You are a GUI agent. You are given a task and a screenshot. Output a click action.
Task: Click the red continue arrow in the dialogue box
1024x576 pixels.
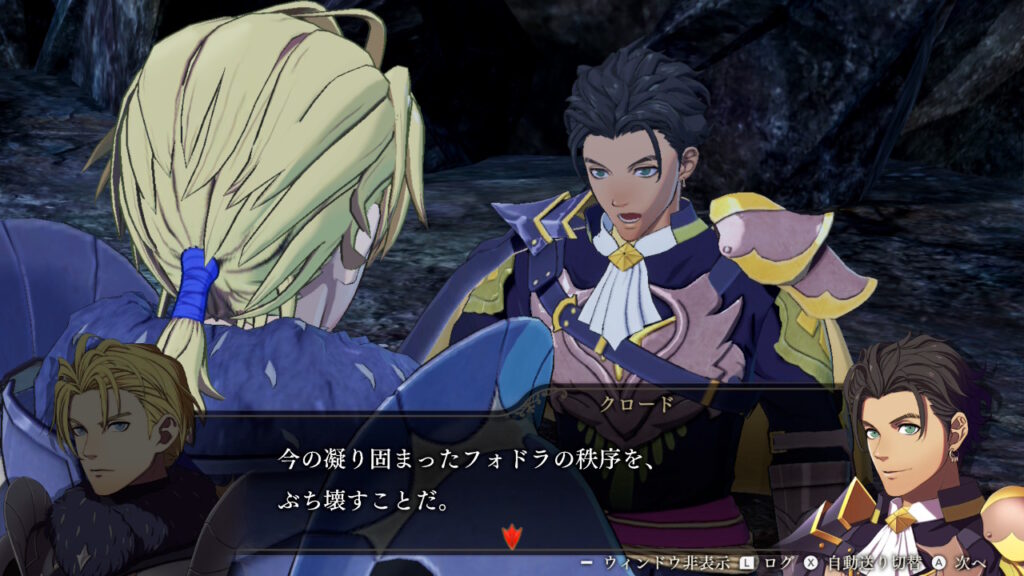coord(511,538)
